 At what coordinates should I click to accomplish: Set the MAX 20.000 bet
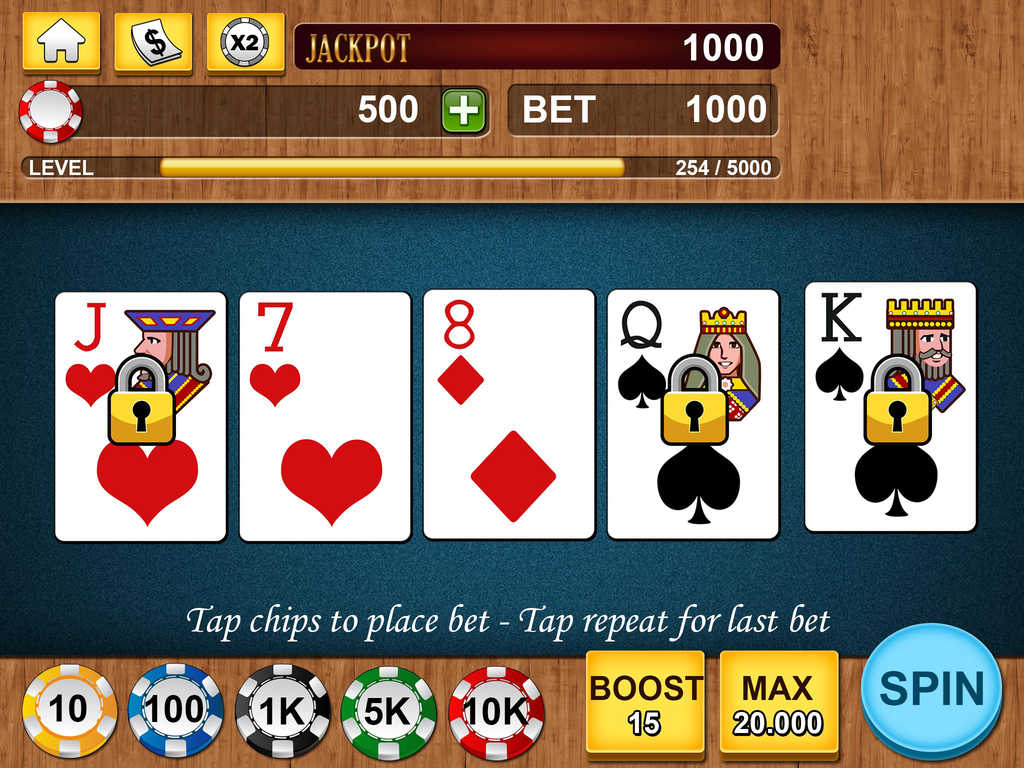778,702
